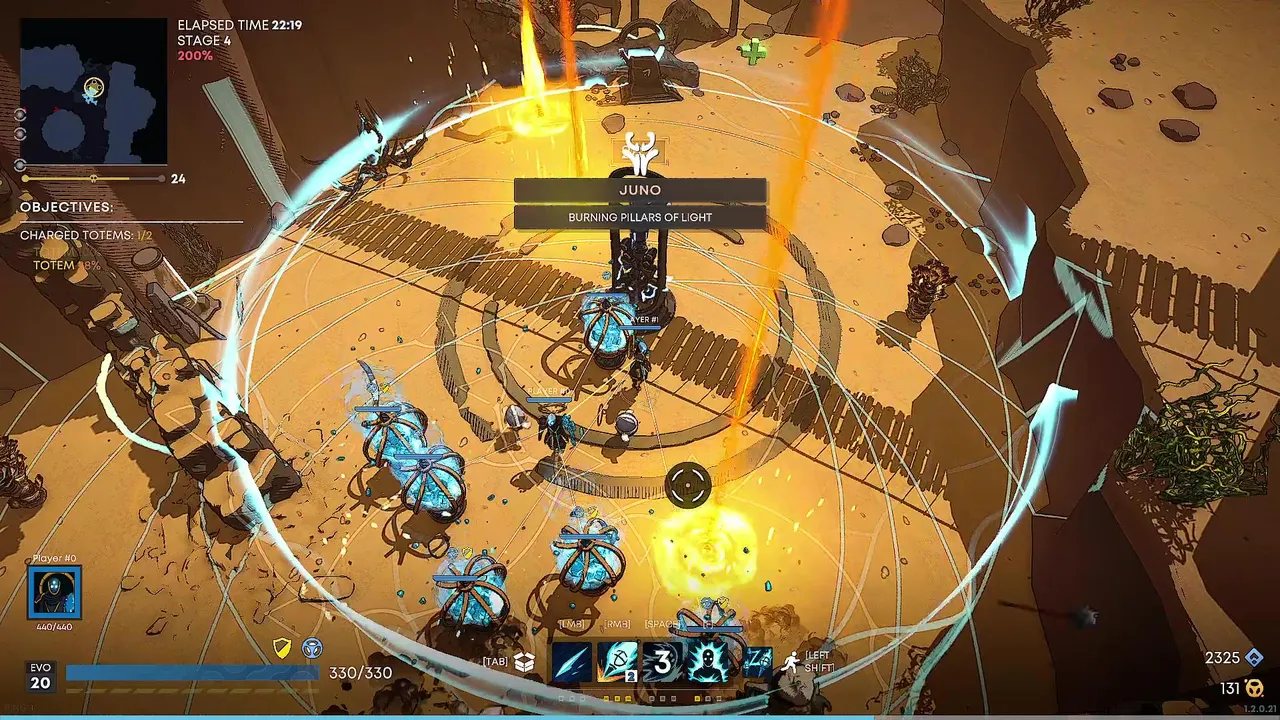Select the Juno boss name banner
This screenshot has height=720, width=1280.
[x=640, y=190]
